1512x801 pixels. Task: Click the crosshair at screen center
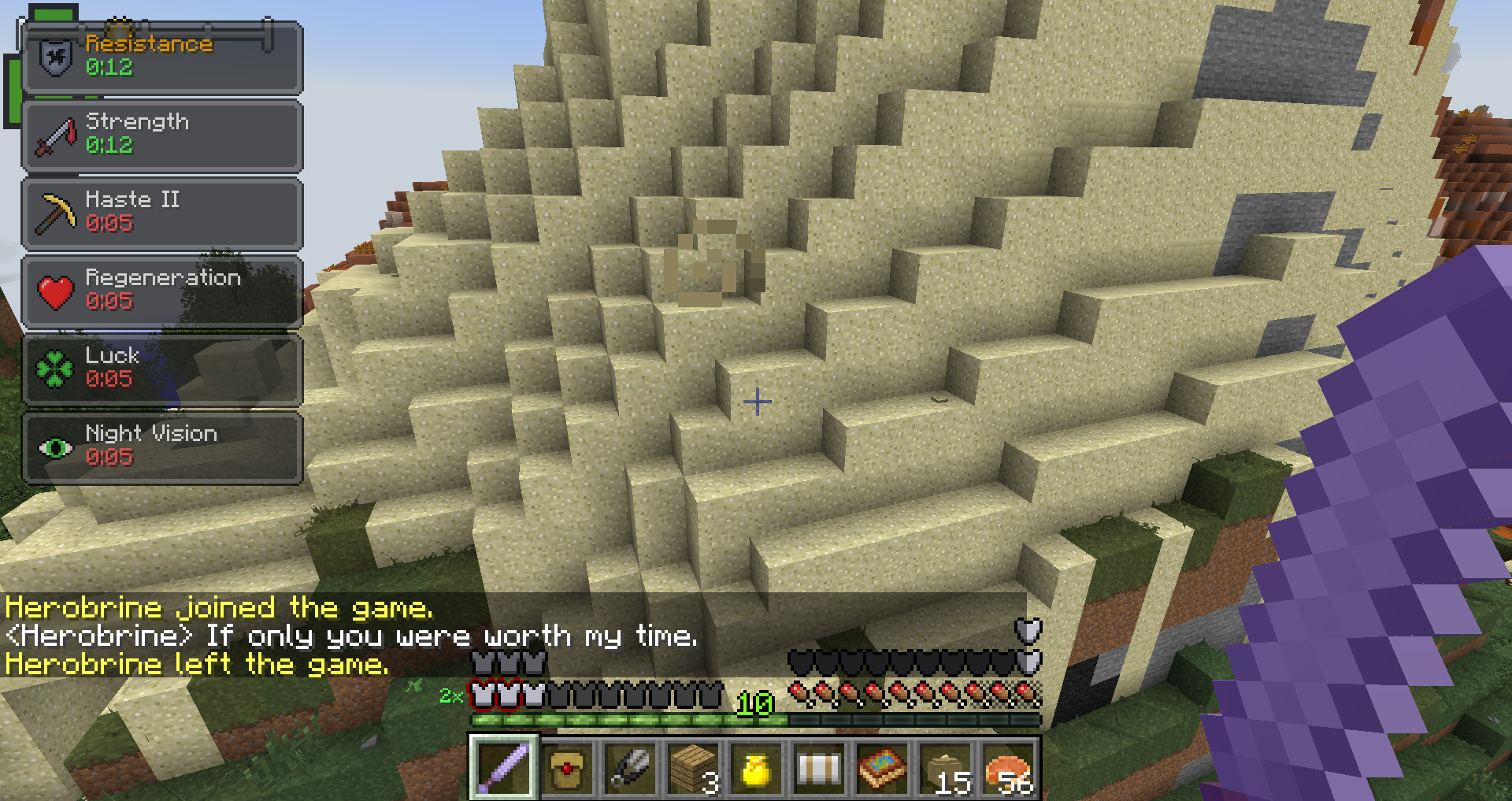click(757, 402)
